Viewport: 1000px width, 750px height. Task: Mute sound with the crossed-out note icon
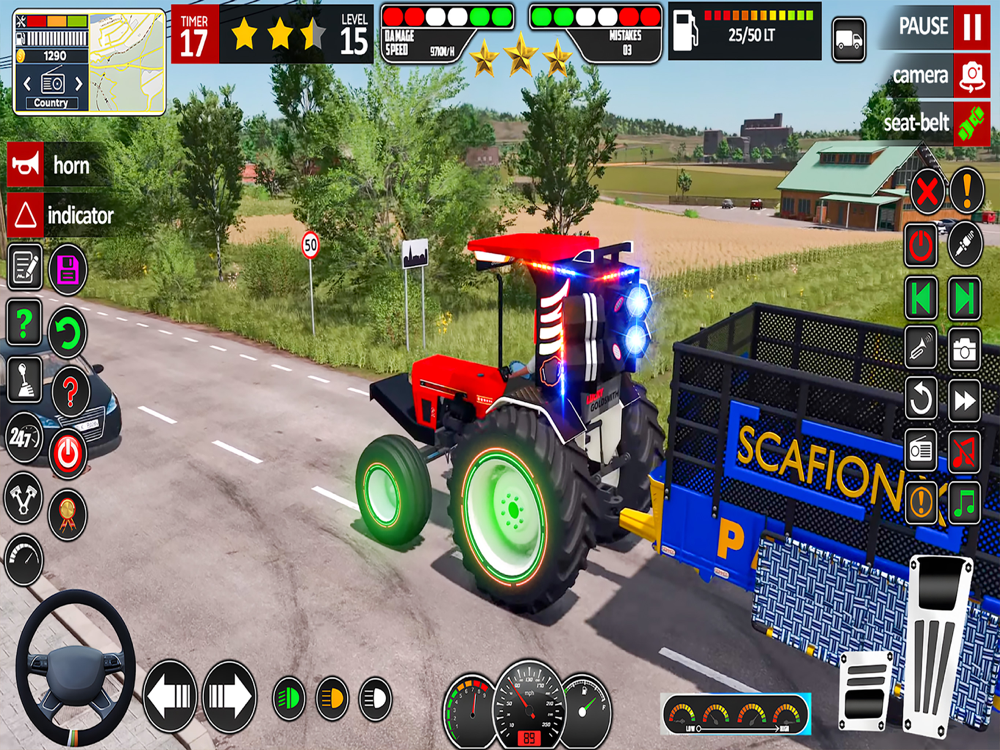point(964,452)
